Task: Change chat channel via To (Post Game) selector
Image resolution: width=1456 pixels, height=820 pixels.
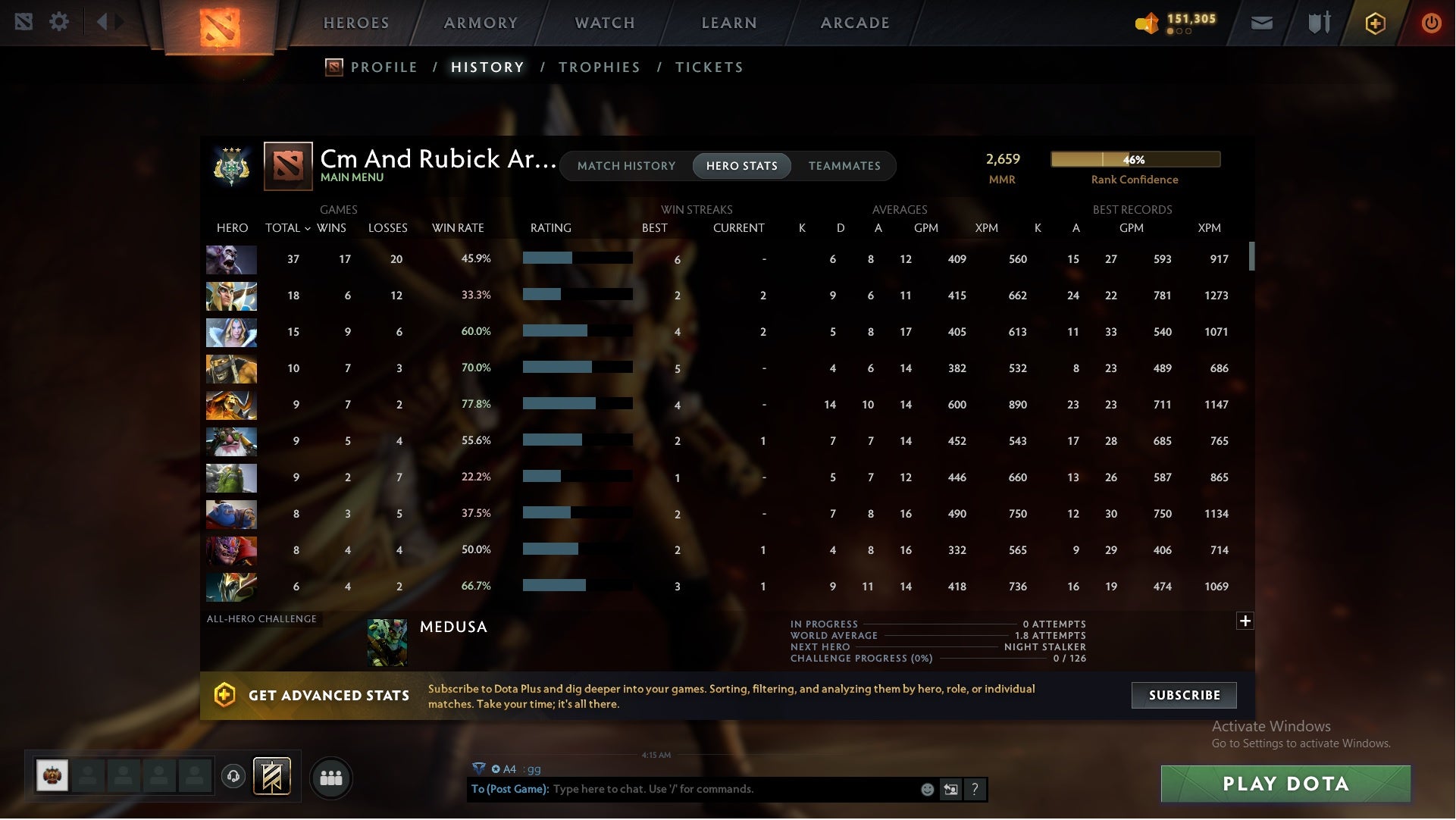Action: click(x=508, y=789)
